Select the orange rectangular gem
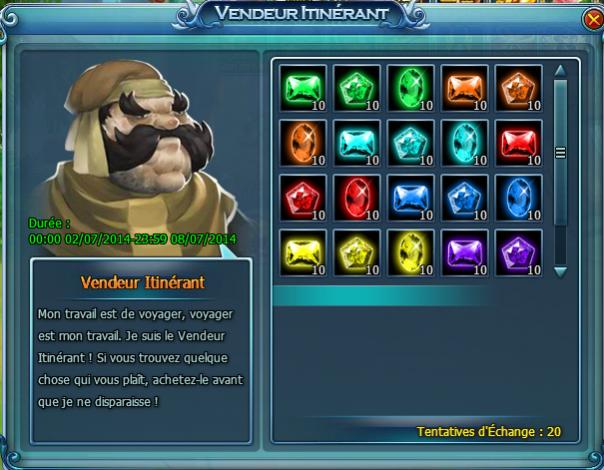This screenshot has height=470, width=604. click(x=461, y=87)
